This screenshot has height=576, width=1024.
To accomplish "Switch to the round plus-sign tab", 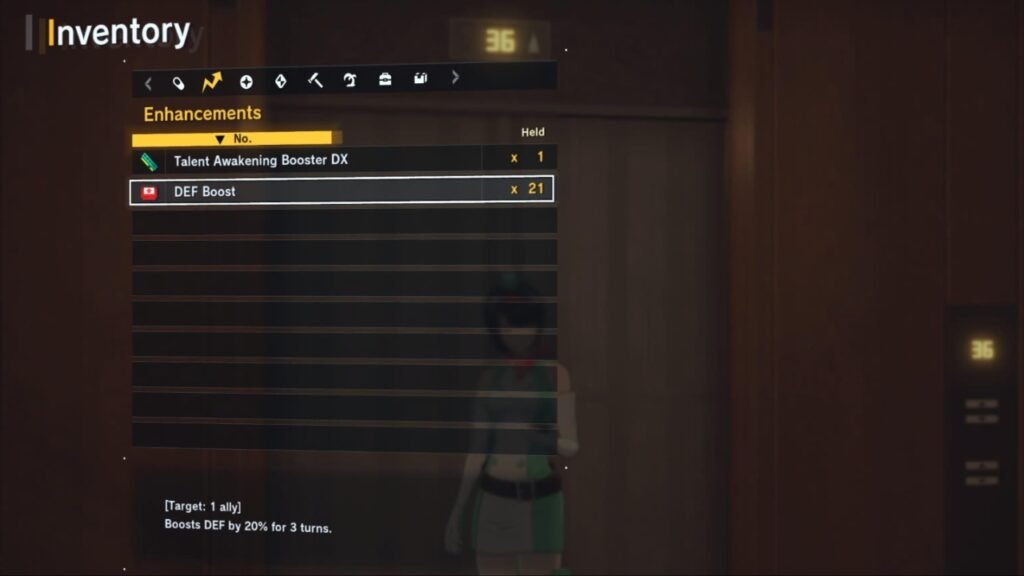I will [x=246, y=82].
